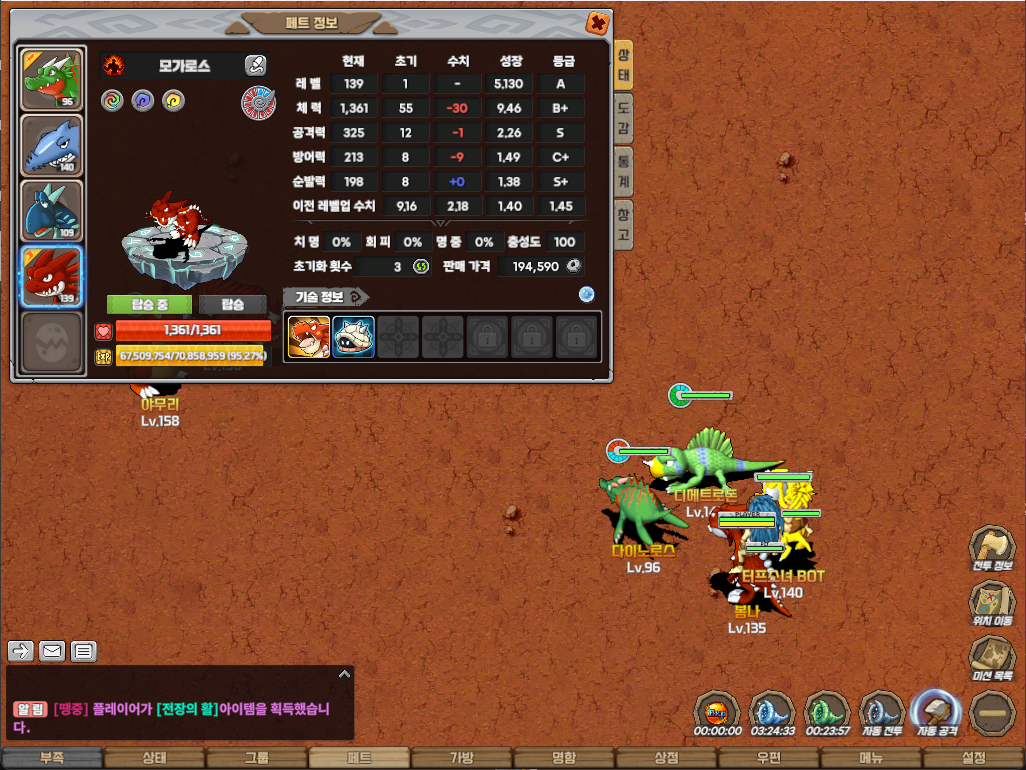
Task: Open the 가방 bag menu
Action: (x=461, y=758)
